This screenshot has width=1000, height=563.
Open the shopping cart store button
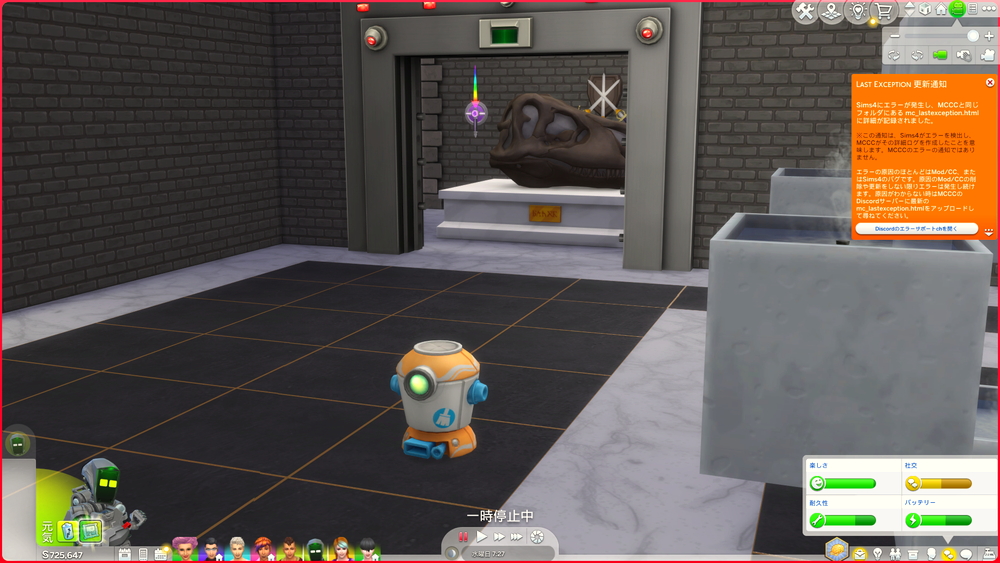point(883,11)
